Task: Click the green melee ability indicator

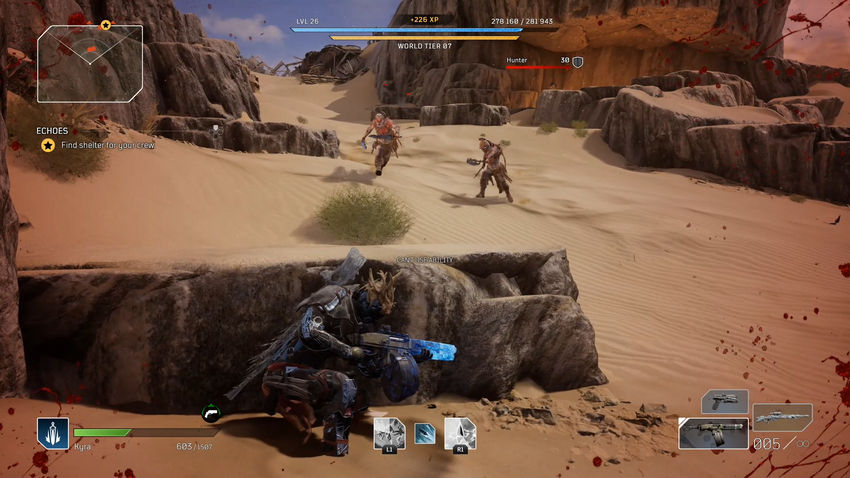Action: click(x=211, y=411)
